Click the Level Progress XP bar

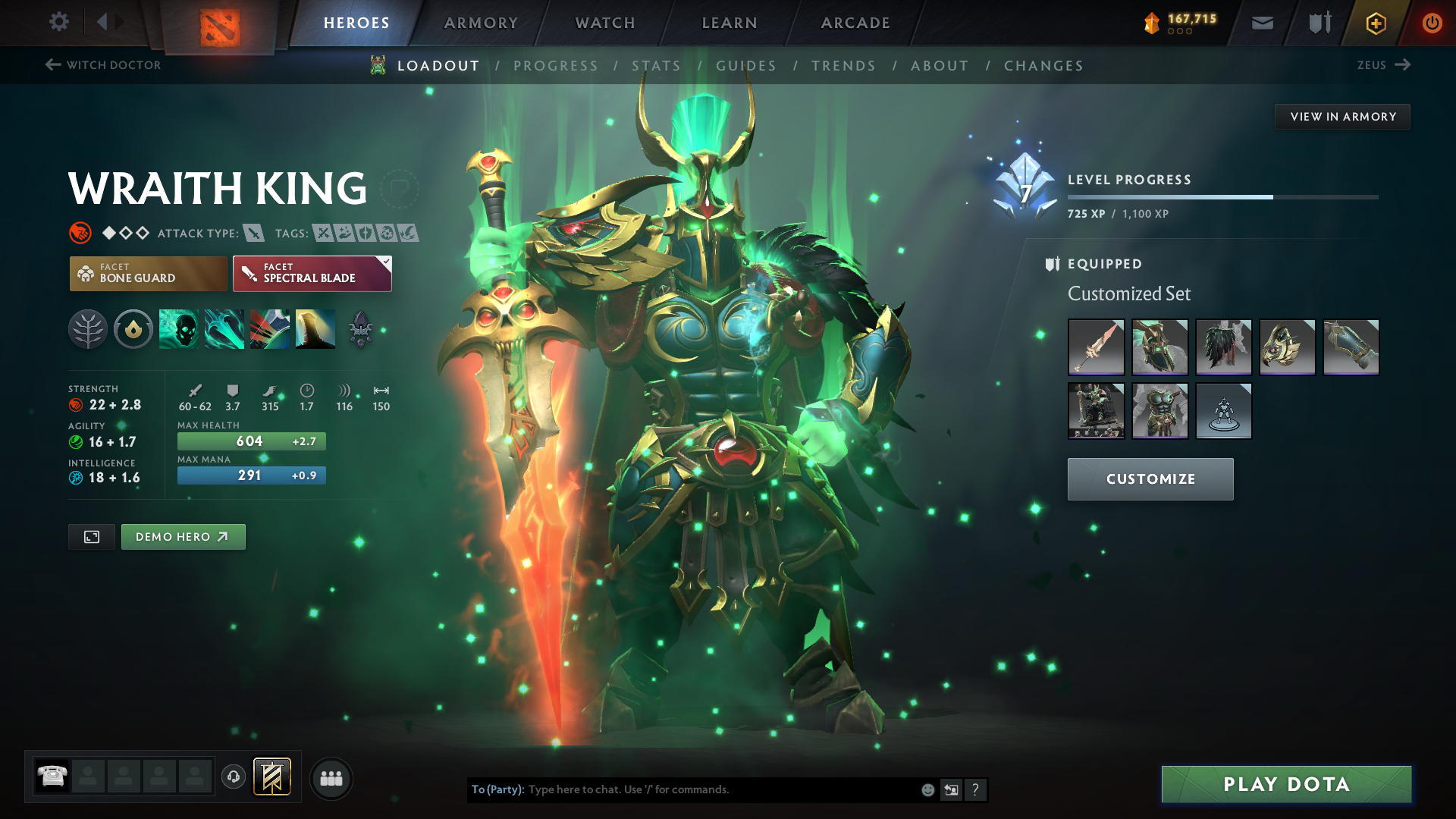pos(1223,196)
